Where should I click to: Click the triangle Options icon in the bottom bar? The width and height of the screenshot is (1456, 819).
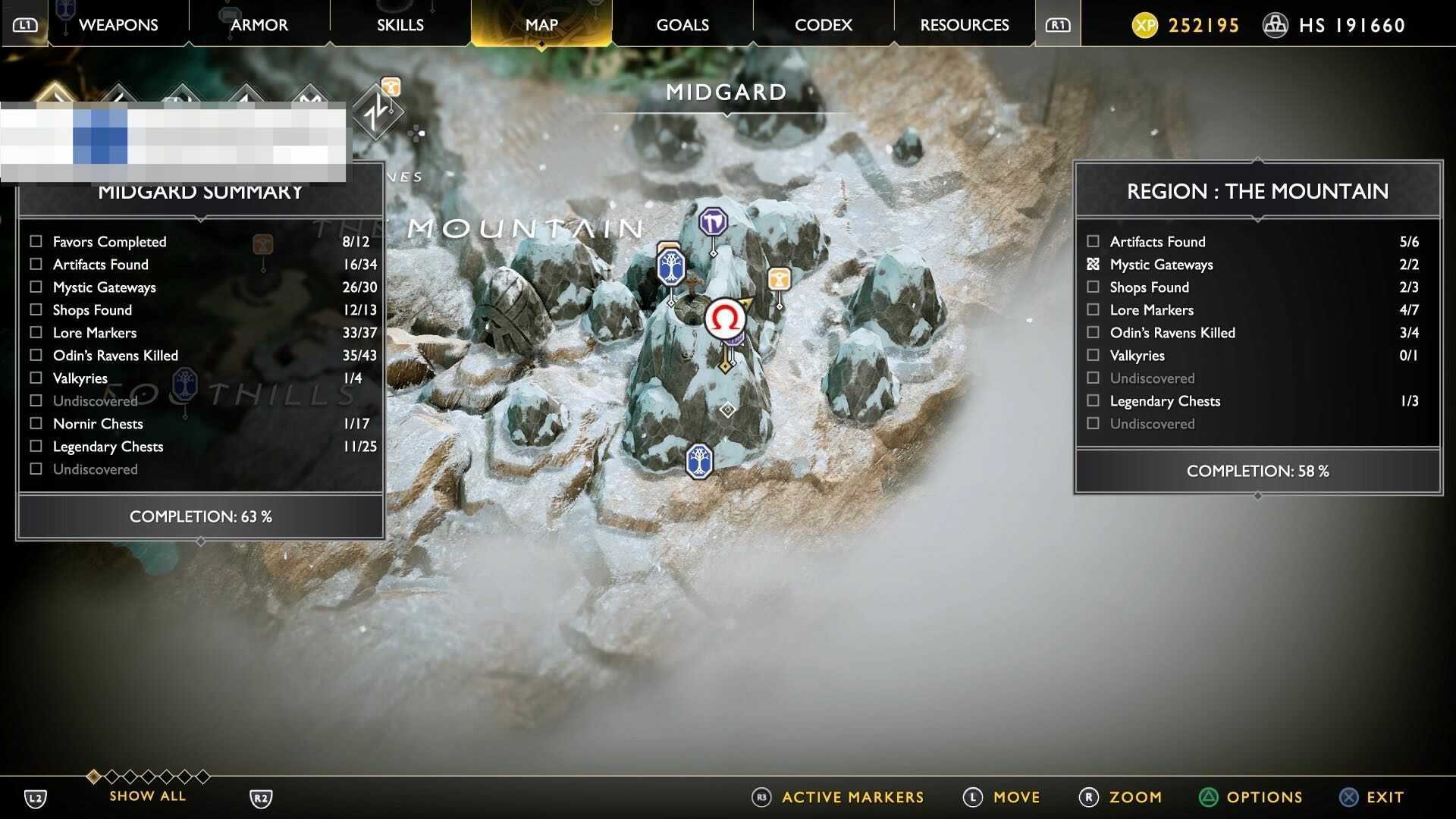tap(1208, 797)
